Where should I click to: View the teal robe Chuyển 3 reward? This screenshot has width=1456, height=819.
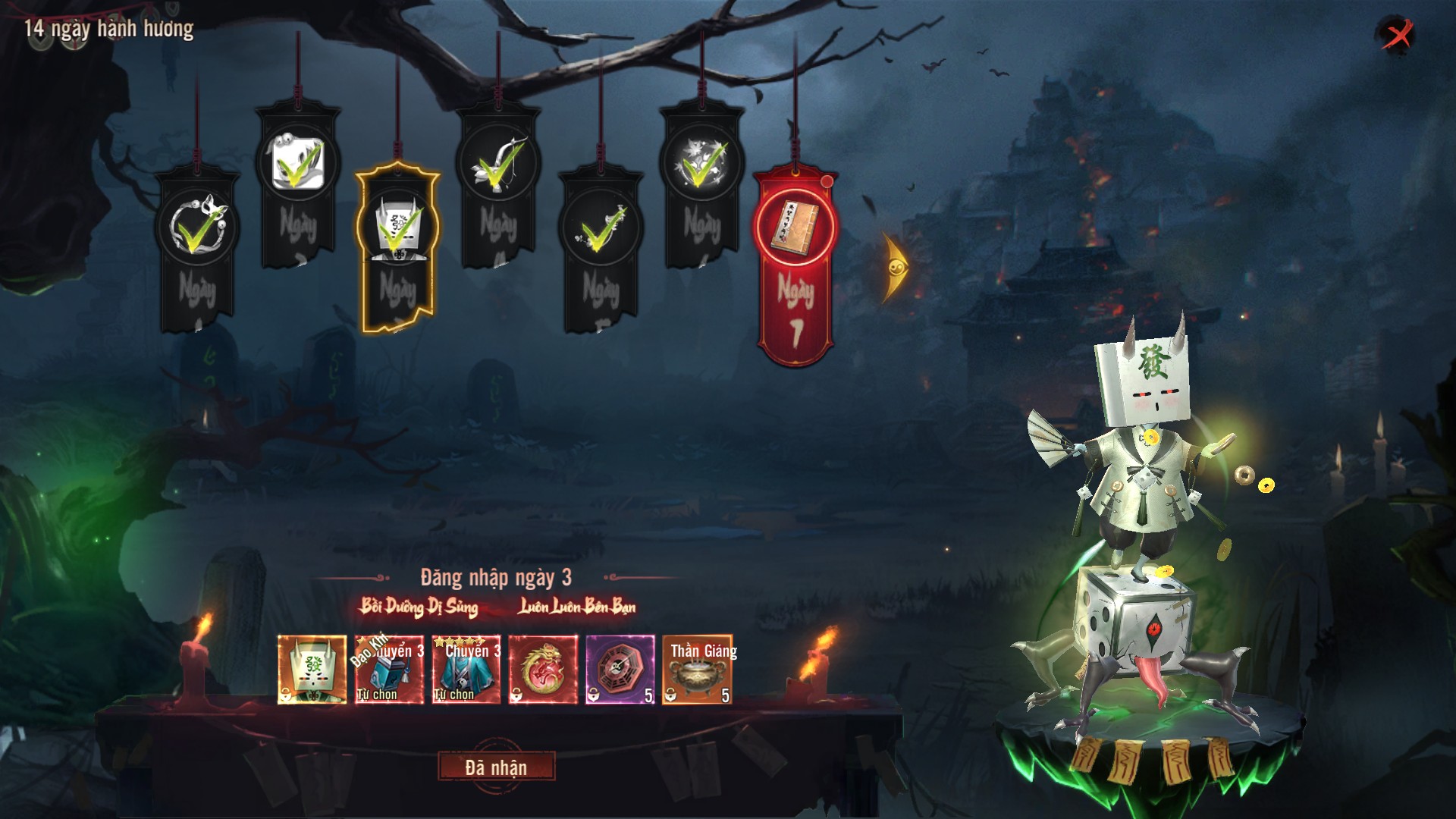466,670
